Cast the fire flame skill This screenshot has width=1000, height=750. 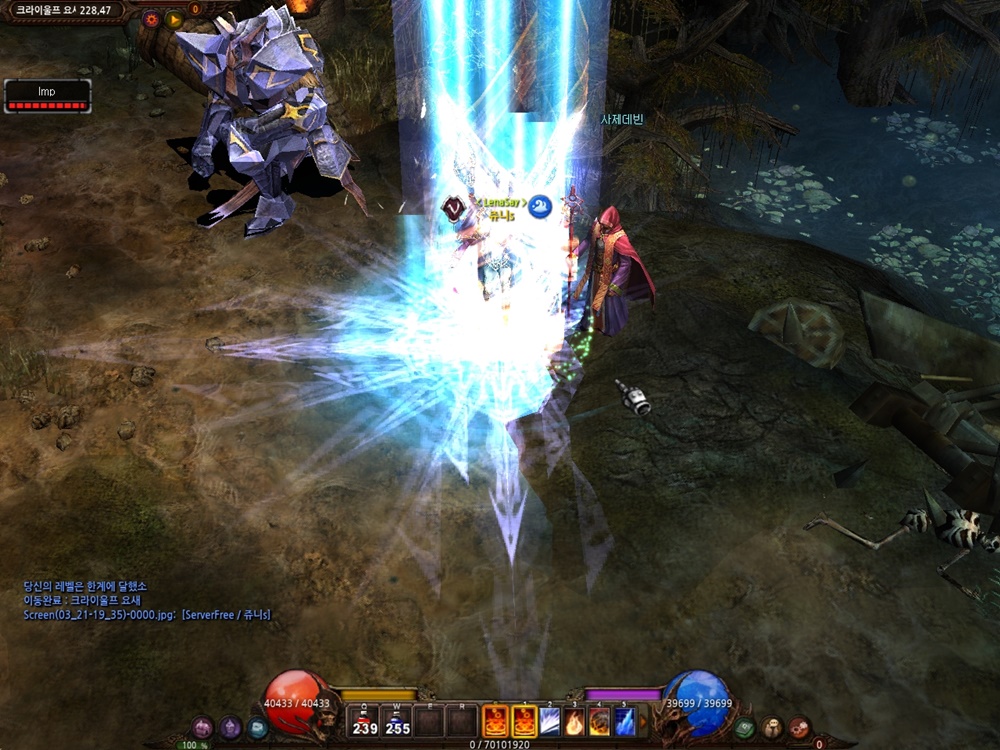575,721
